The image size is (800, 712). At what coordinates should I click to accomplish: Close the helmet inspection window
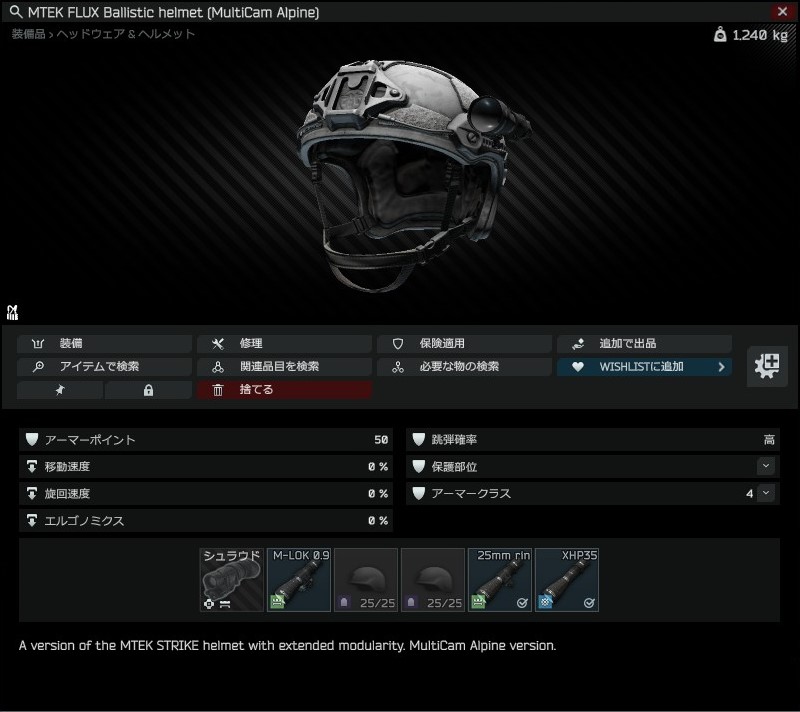click(x=782, y=12)
